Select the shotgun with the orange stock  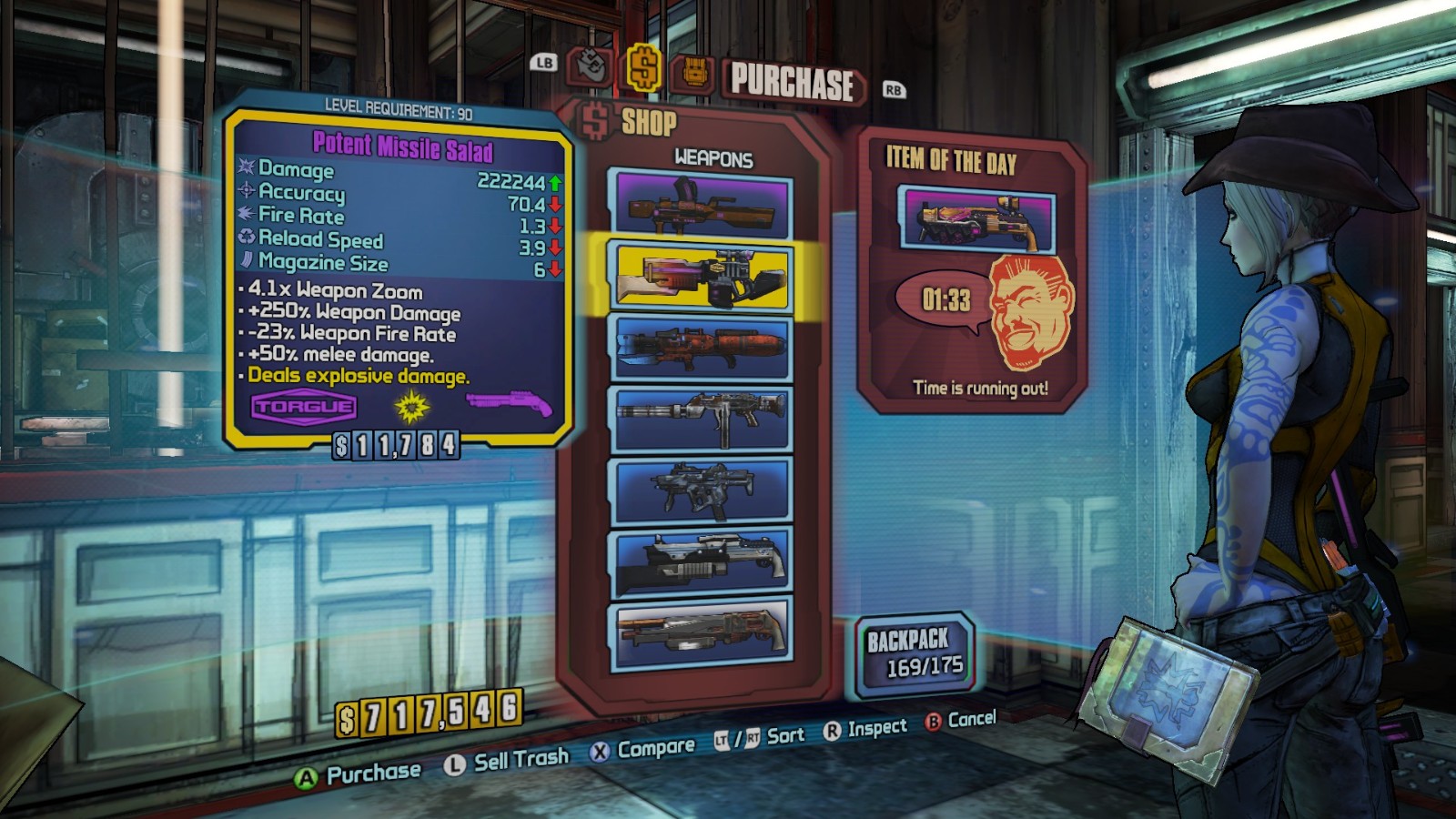pos(701,631)
